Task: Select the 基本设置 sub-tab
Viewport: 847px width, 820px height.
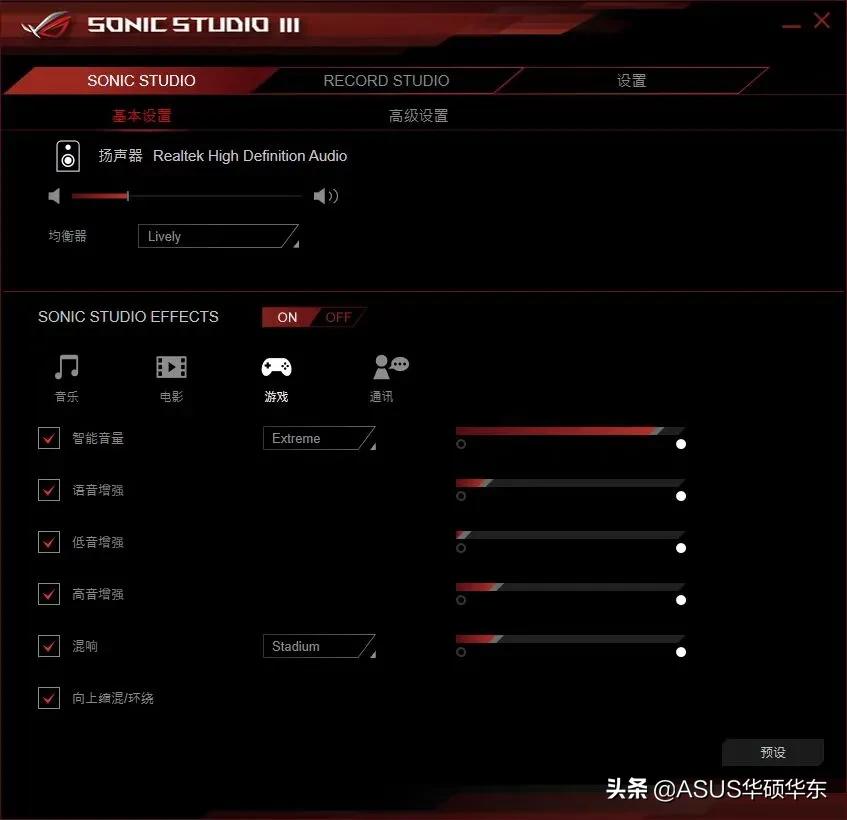Action: pyautogui.click(x=142, y=116)
